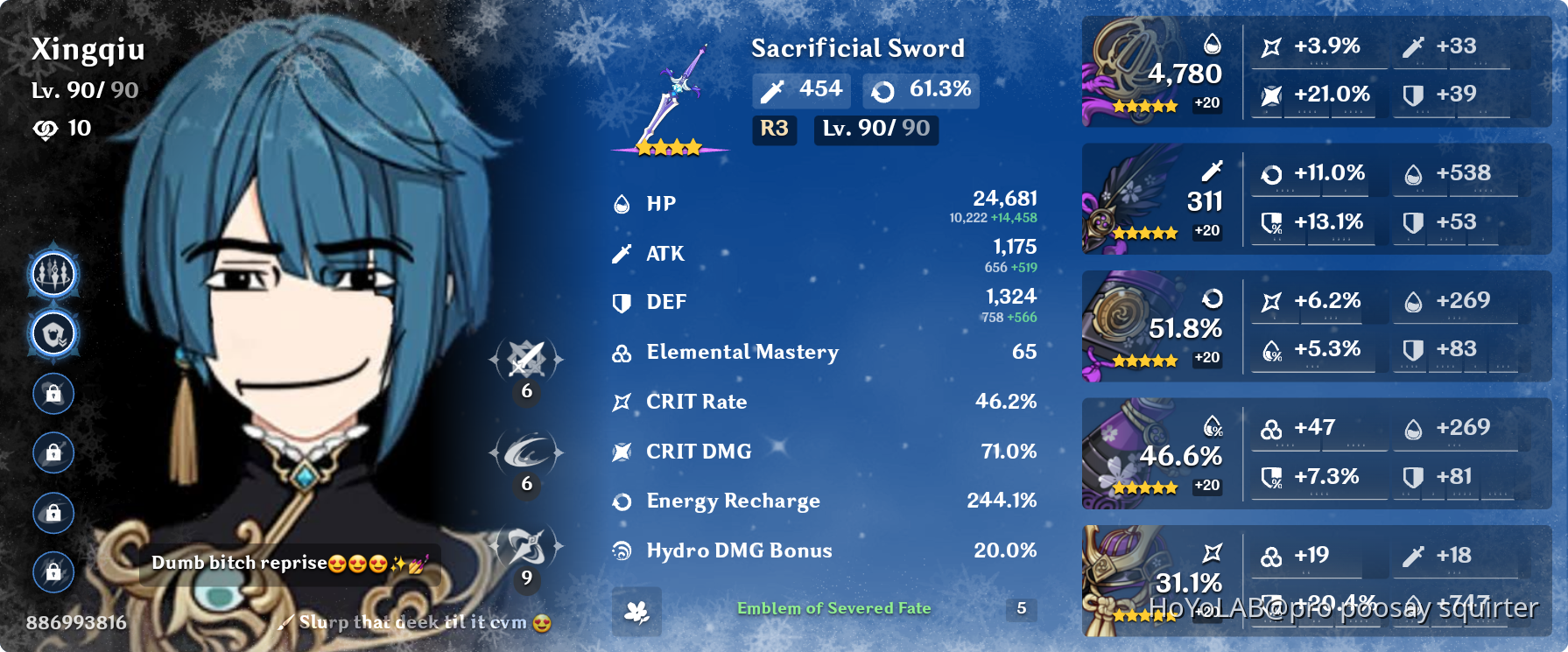This screenshot has width=1568, height=652.
Task: Click the HP droplet stat icon
Action: [622, 203]
